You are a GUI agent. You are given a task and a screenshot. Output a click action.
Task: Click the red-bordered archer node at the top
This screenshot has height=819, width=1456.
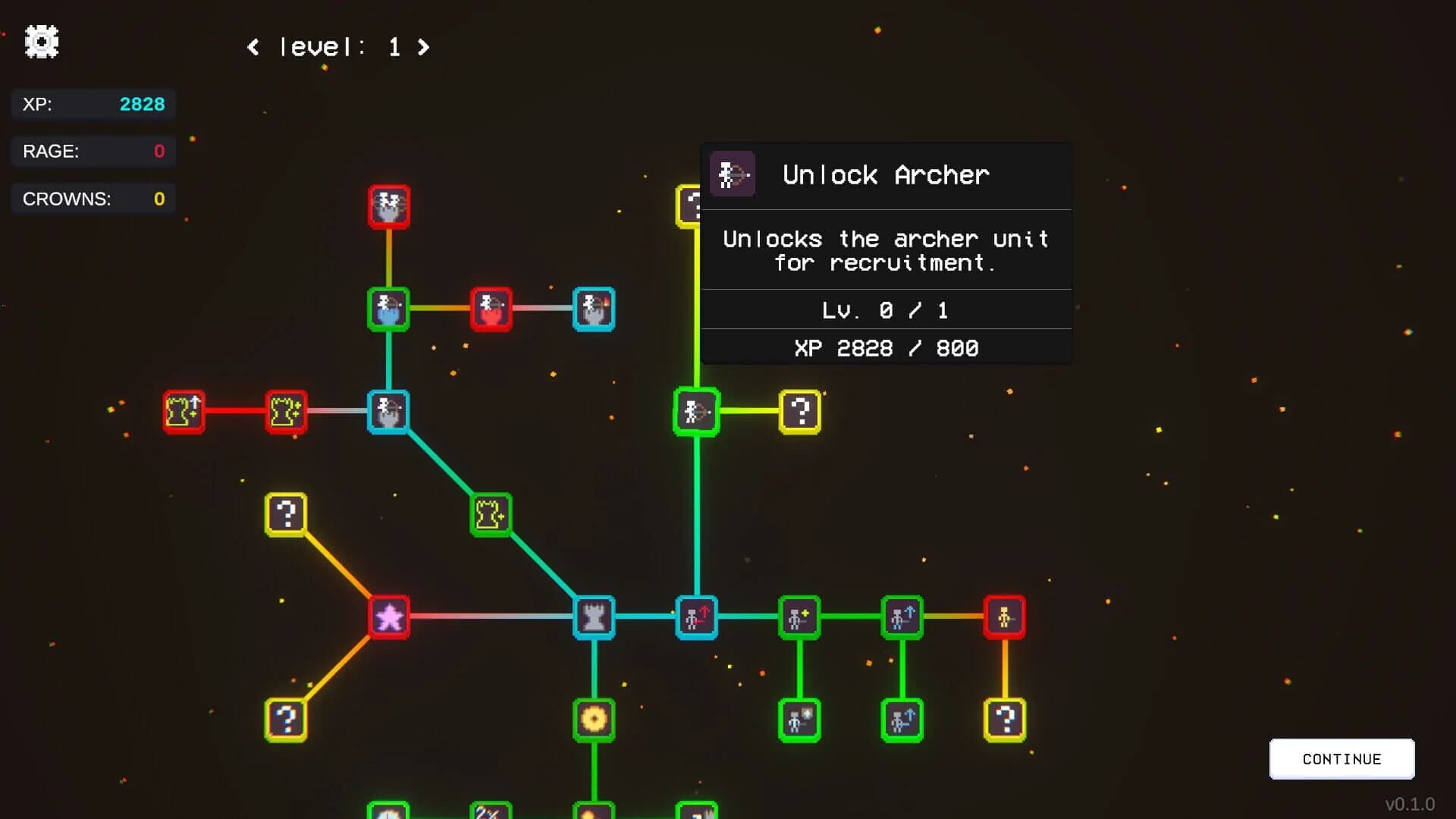(389, 208)
